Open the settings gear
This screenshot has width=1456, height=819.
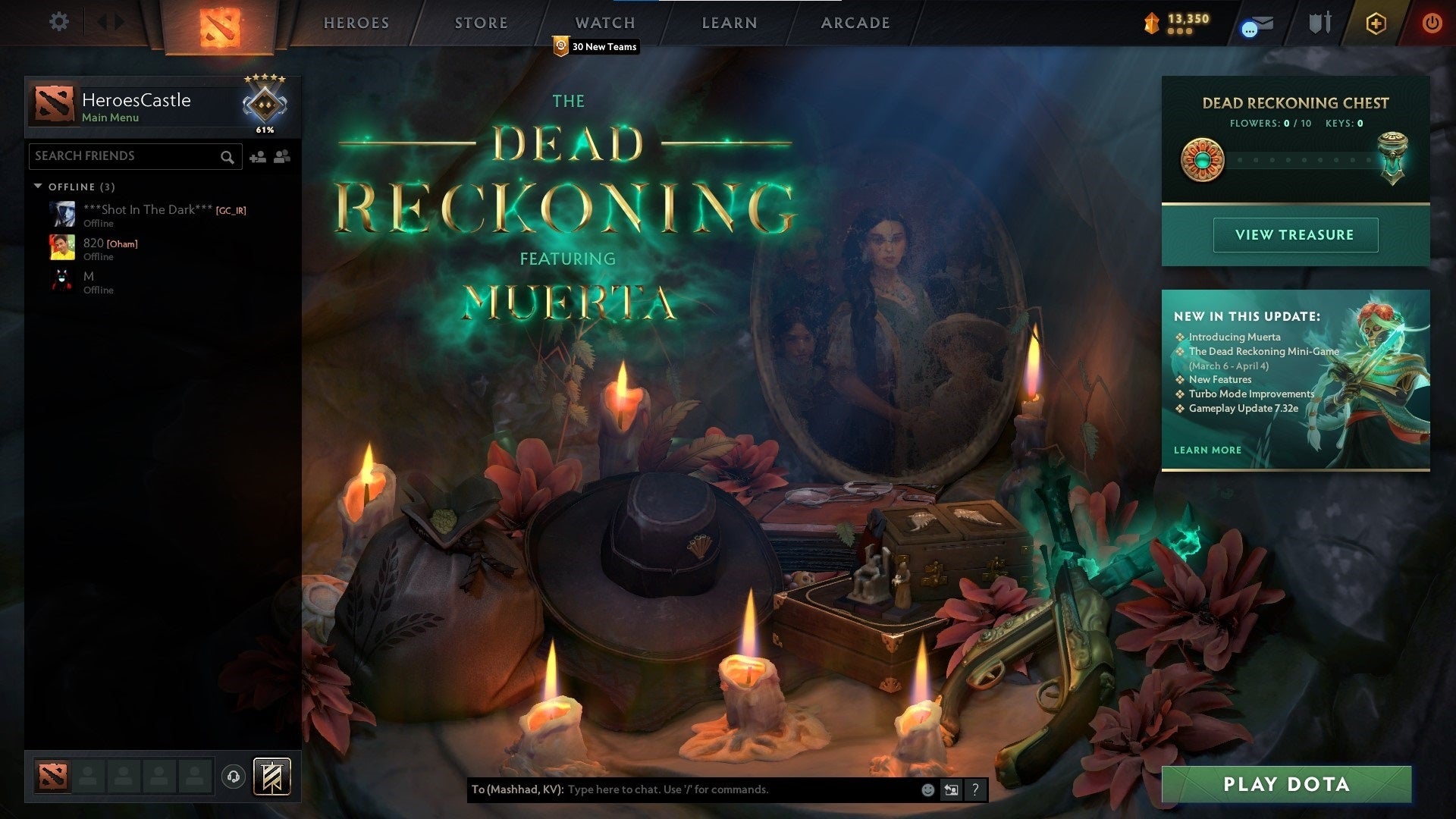[x=59, y=22]
